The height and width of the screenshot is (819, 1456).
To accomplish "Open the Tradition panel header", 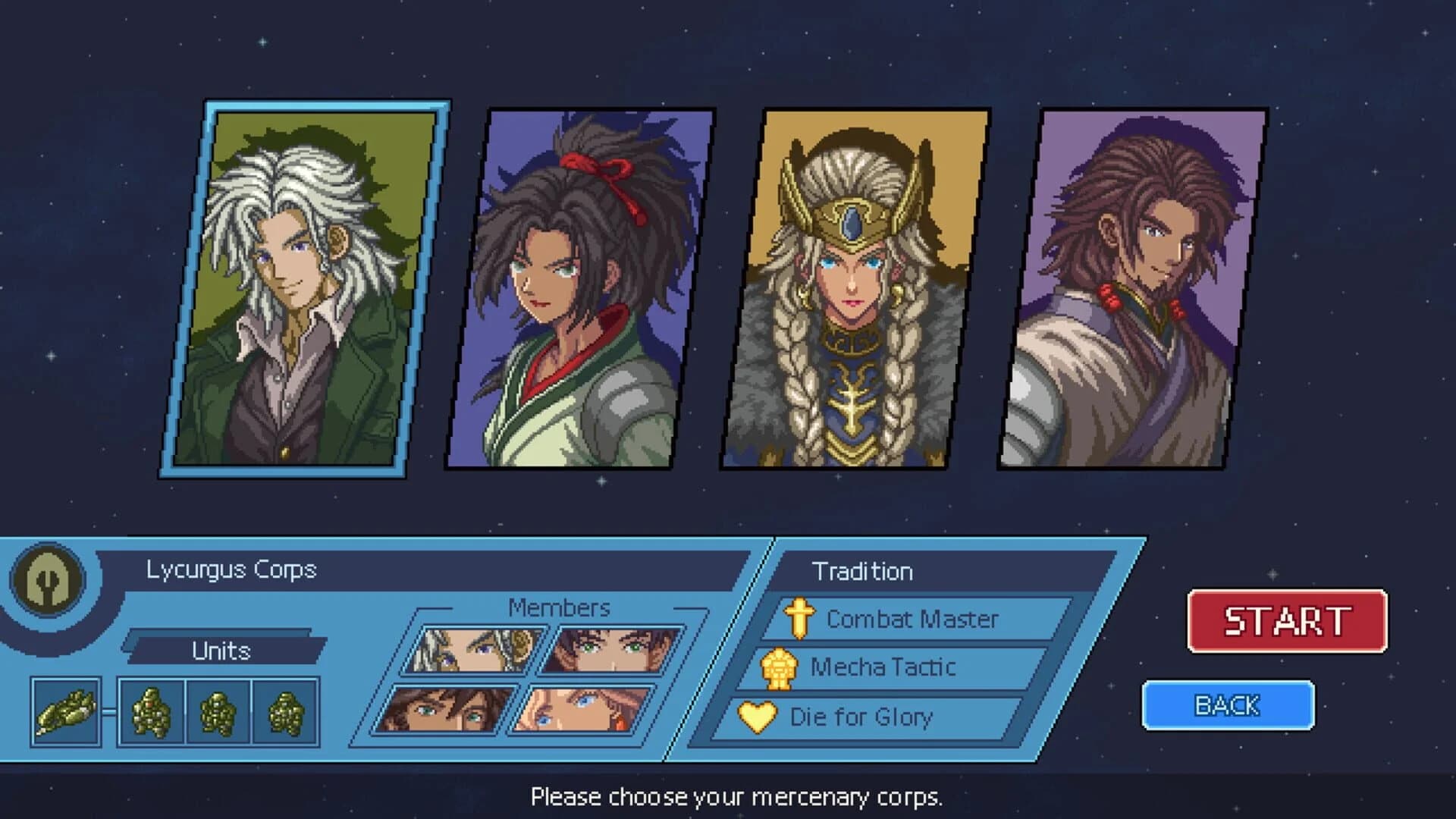I will [864, 571].
